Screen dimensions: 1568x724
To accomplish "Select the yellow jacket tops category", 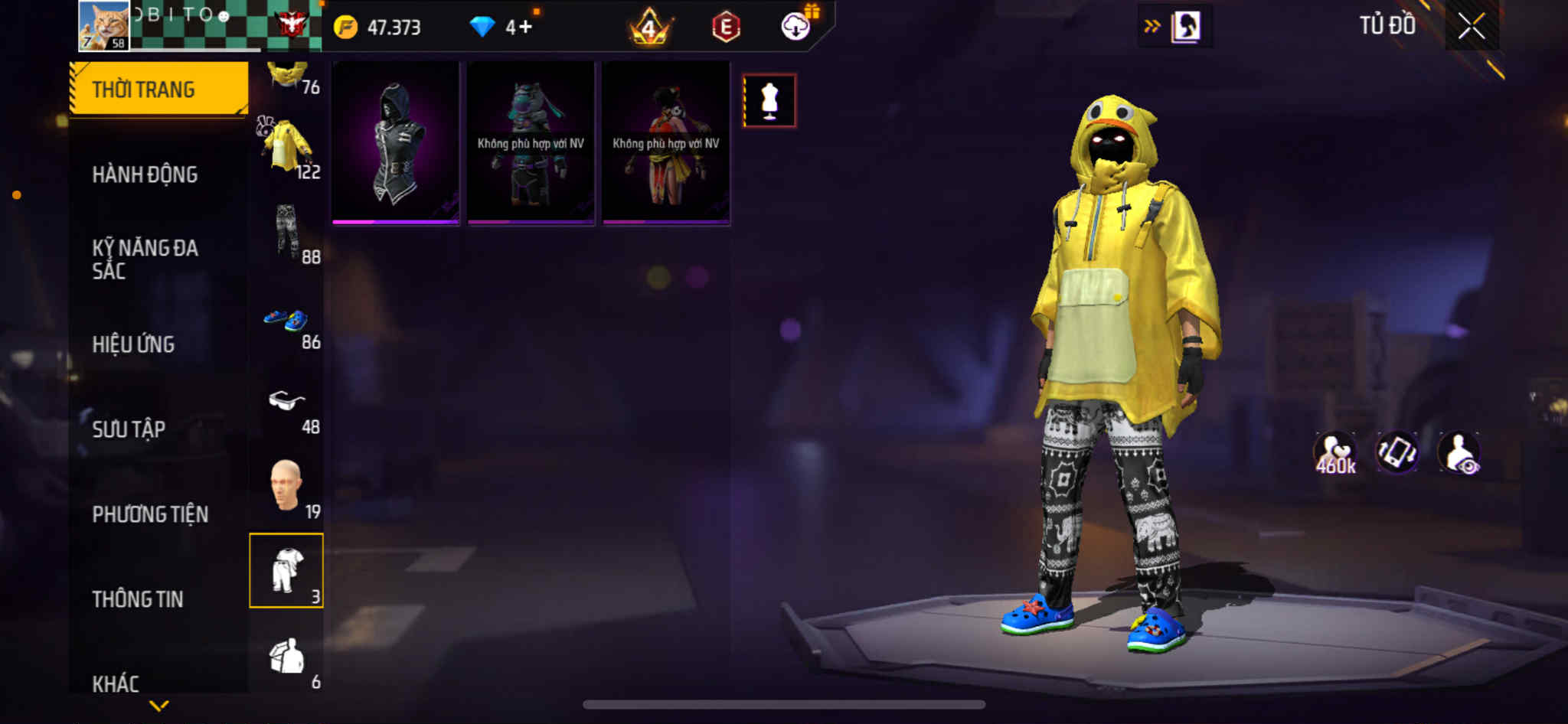I will point(287,147).
